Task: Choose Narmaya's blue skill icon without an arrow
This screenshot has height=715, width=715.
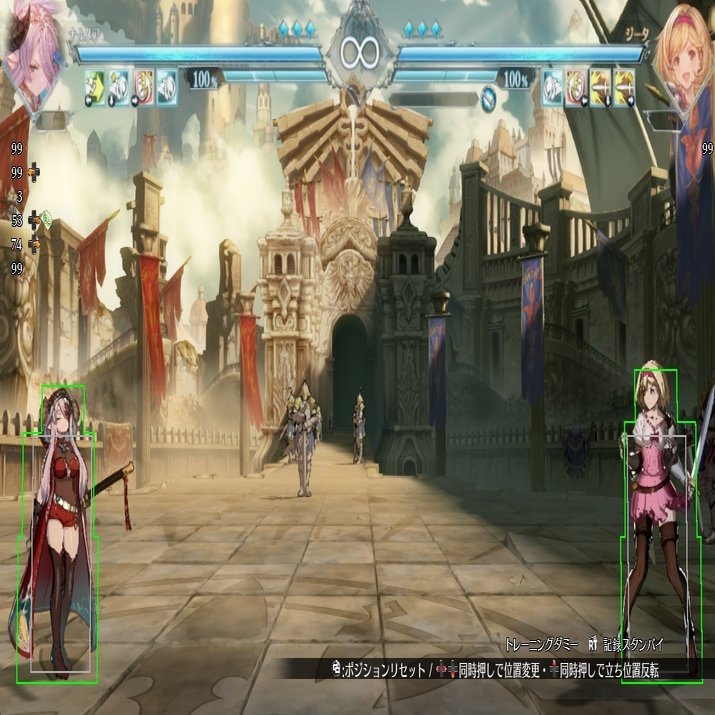Action: pyautogui.click(x=167, y=86)
